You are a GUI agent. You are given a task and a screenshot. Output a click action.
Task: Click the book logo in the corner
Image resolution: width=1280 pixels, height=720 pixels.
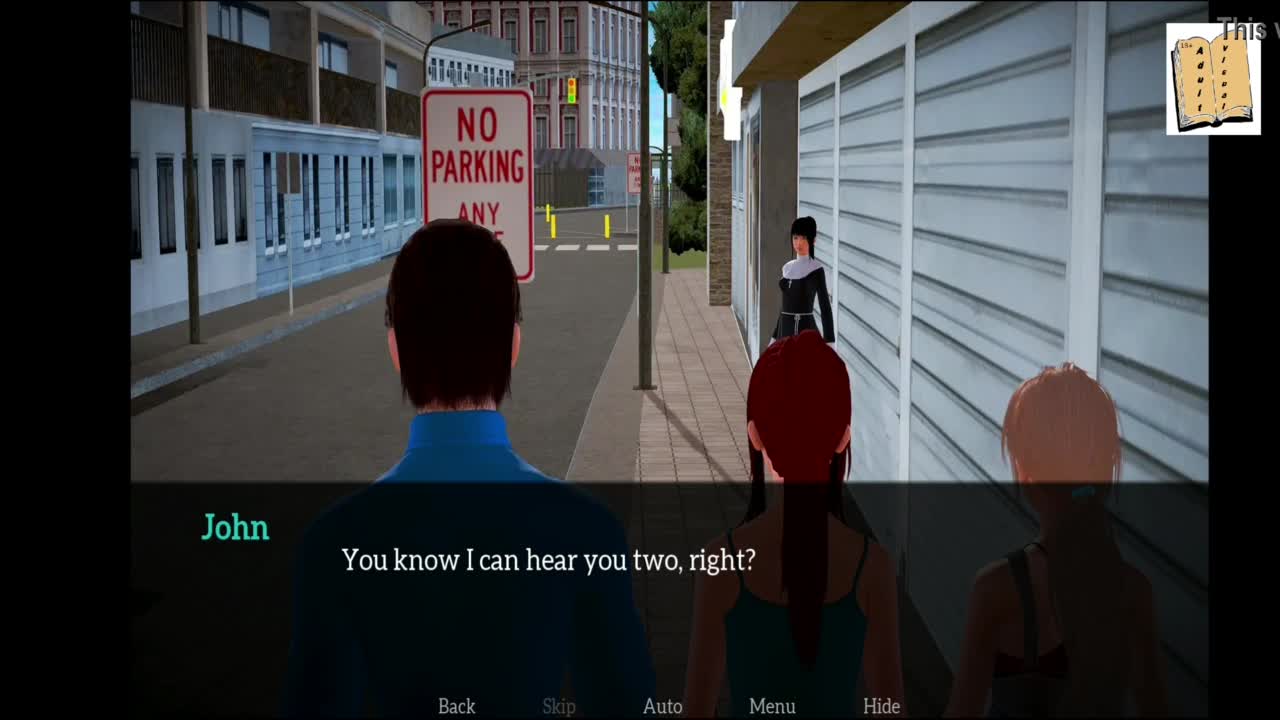[1212, 79]
